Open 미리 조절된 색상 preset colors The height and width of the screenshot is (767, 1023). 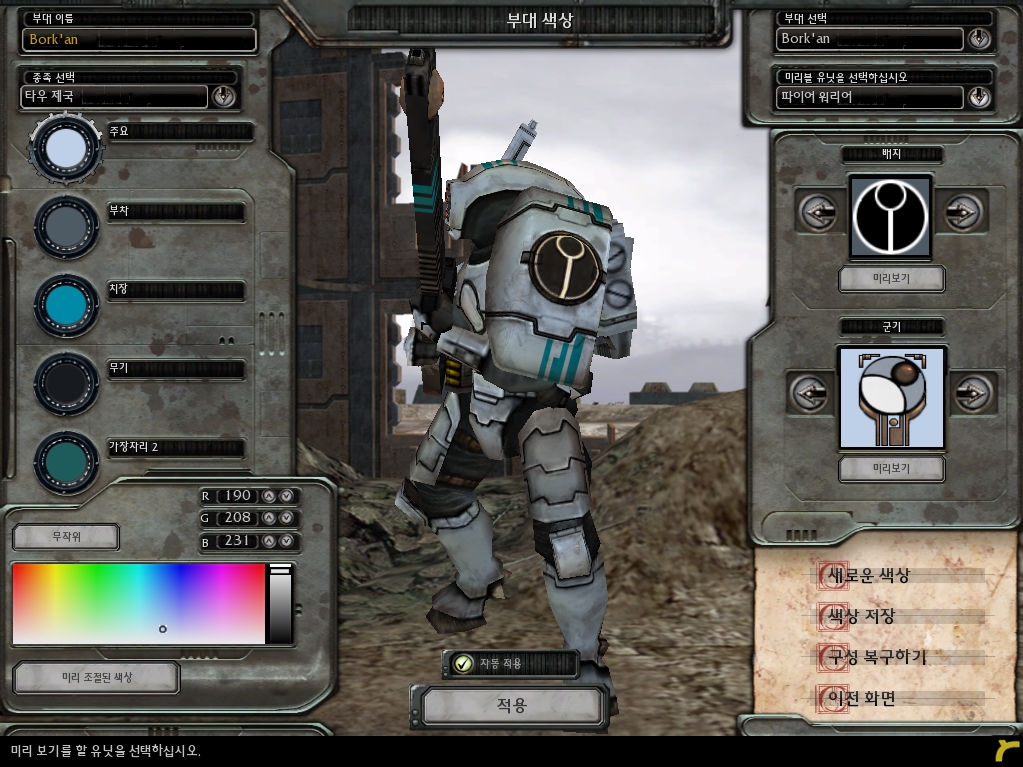96,677
